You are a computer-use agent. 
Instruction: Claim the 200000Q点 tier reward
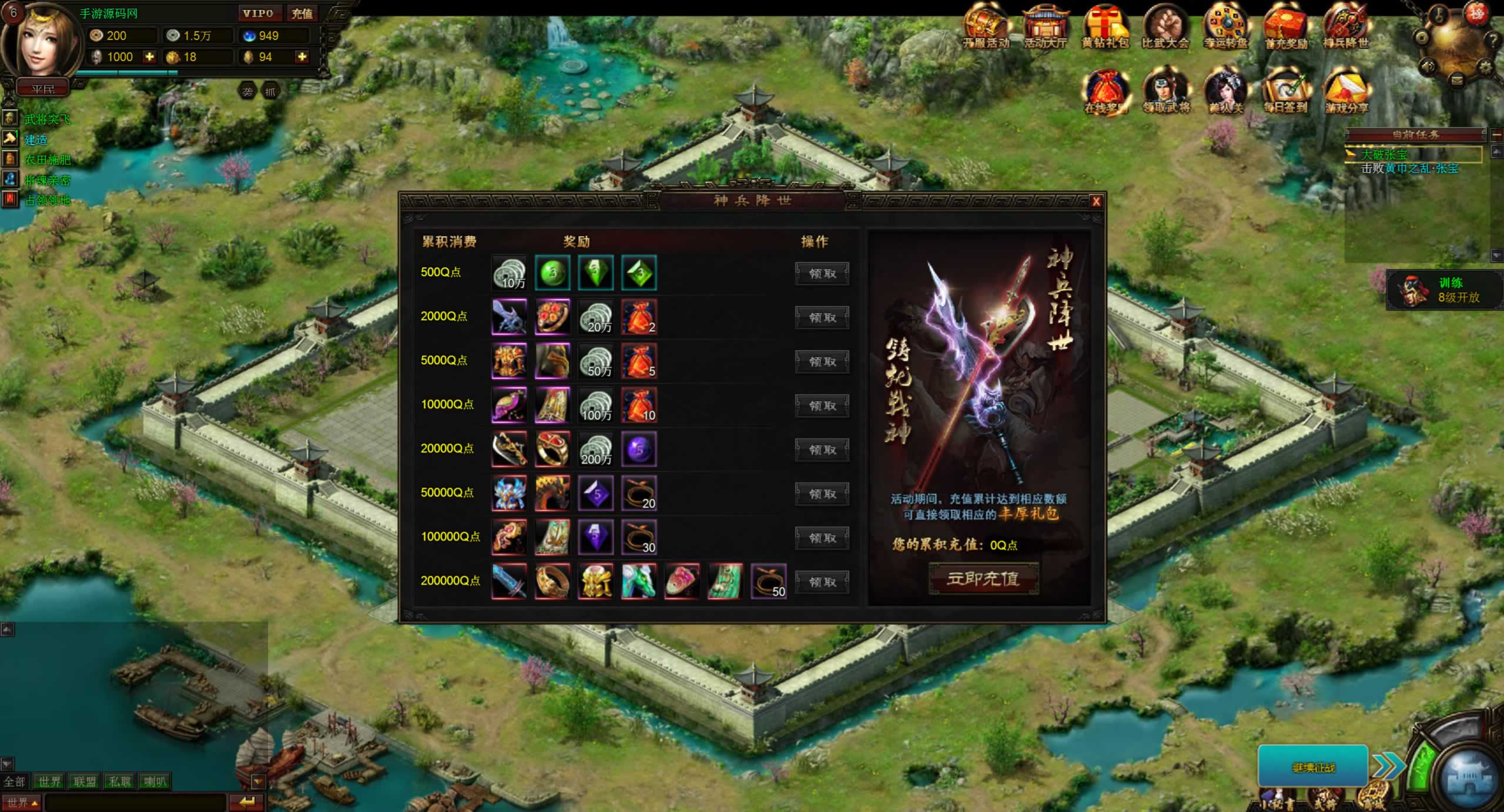point(822,582)
